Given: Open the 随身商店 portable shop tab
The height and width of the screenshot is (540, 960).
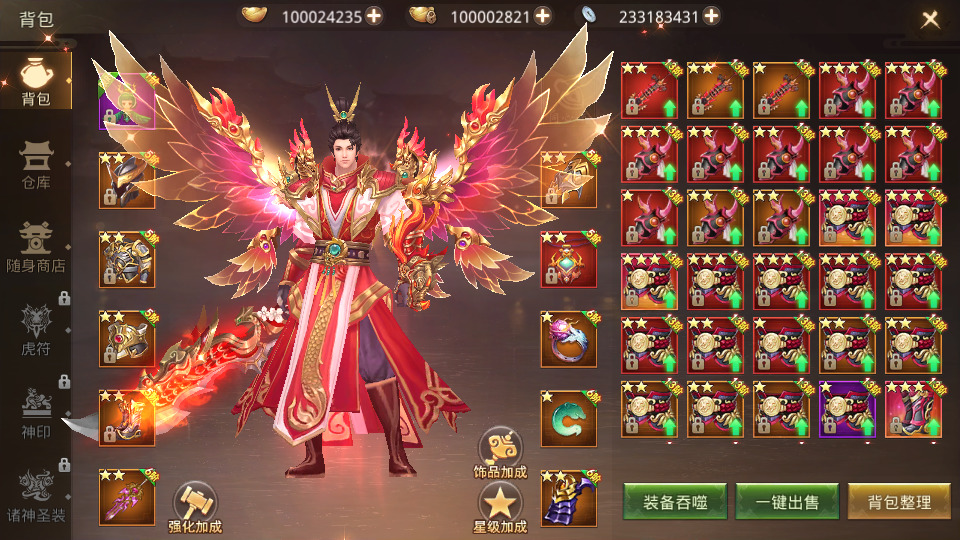Looking at the screenshot, I should [36, 247].
